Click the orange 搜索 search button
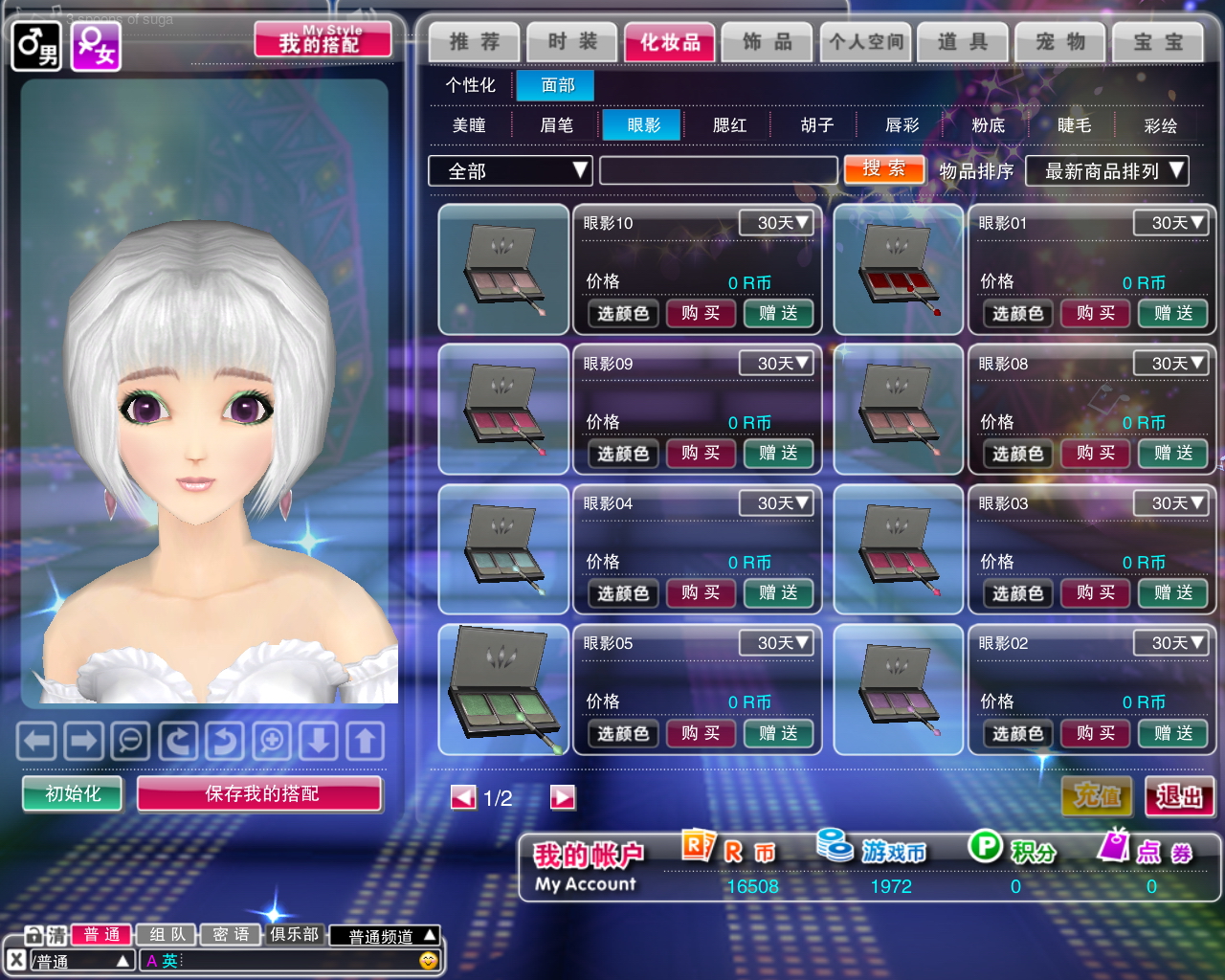Screen dimensions: 1225x980 click(883, 169)
